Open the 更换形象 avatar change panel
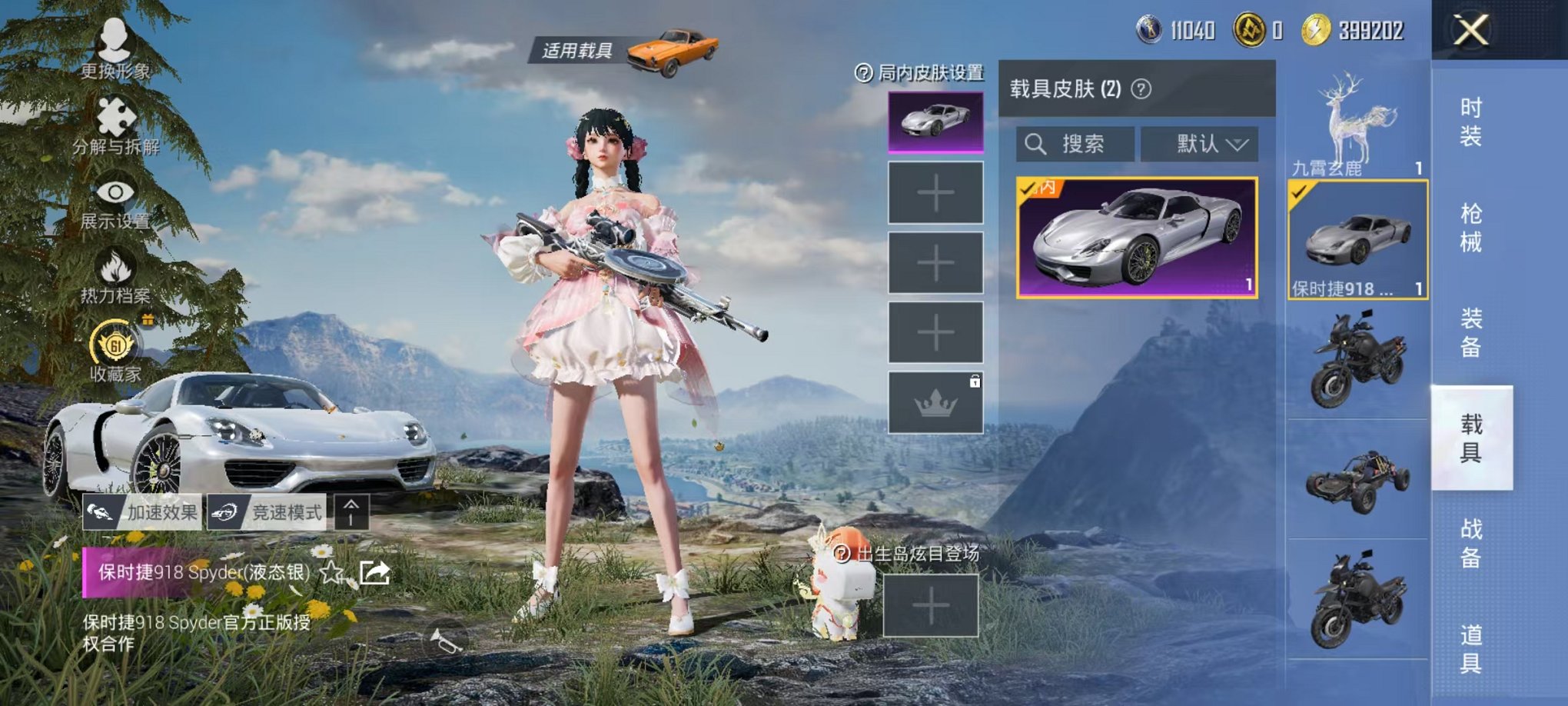Screen dimensions: 1568x706 (x=113, y=40)
